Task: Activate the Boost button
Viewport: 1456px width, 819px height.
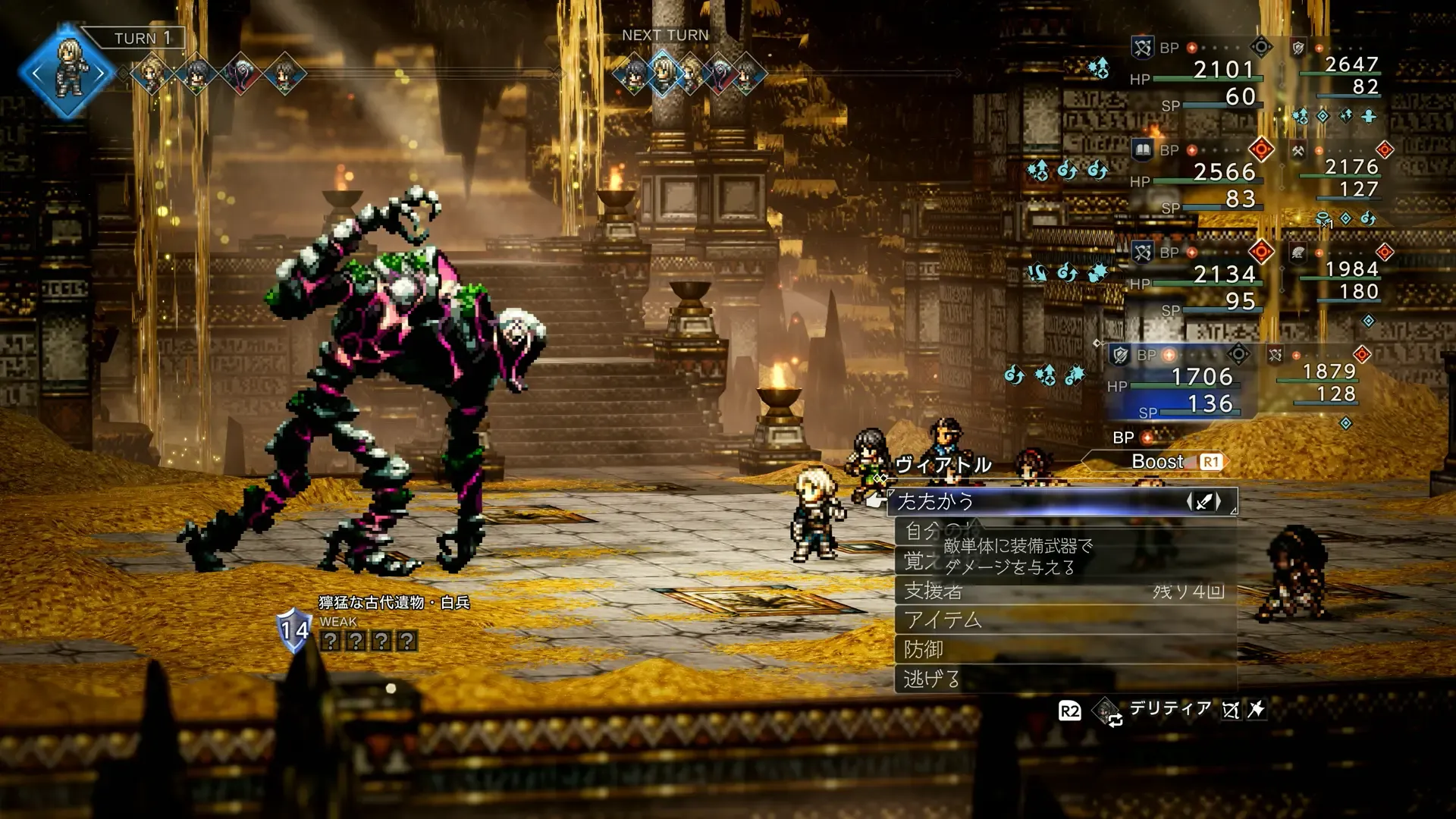Action: 1172,462
